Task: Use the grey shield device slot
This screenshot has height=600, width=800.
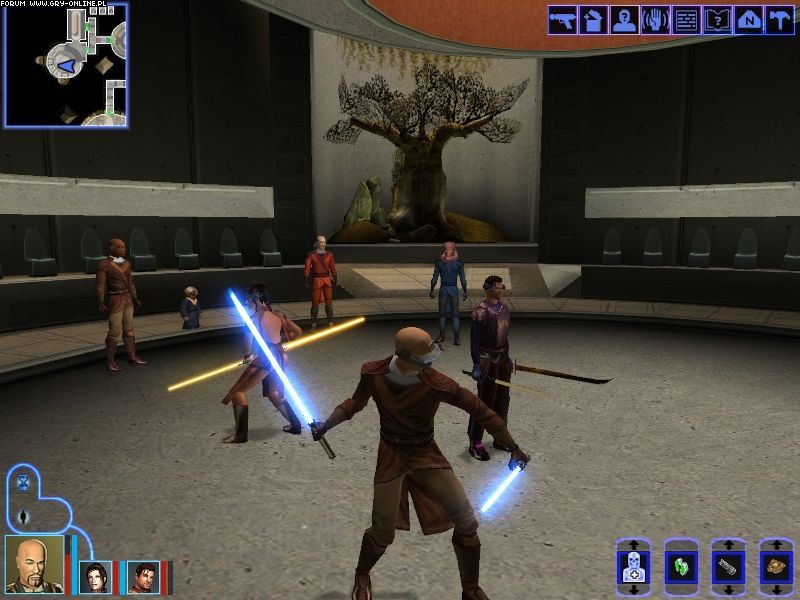Action: (x=728, y=568)
